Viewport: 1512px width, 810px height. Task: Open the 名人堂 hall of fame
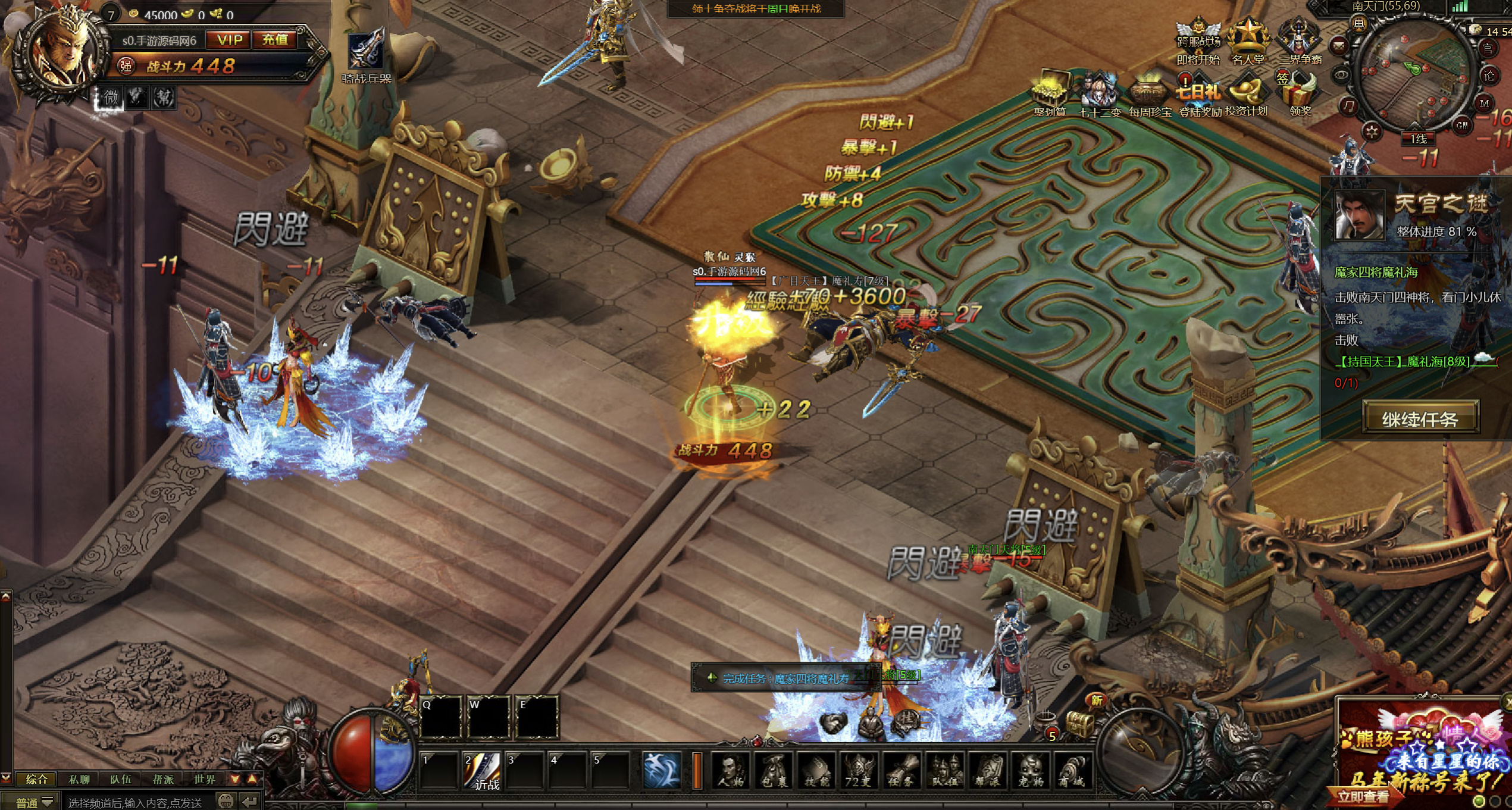click(1248, 42)
